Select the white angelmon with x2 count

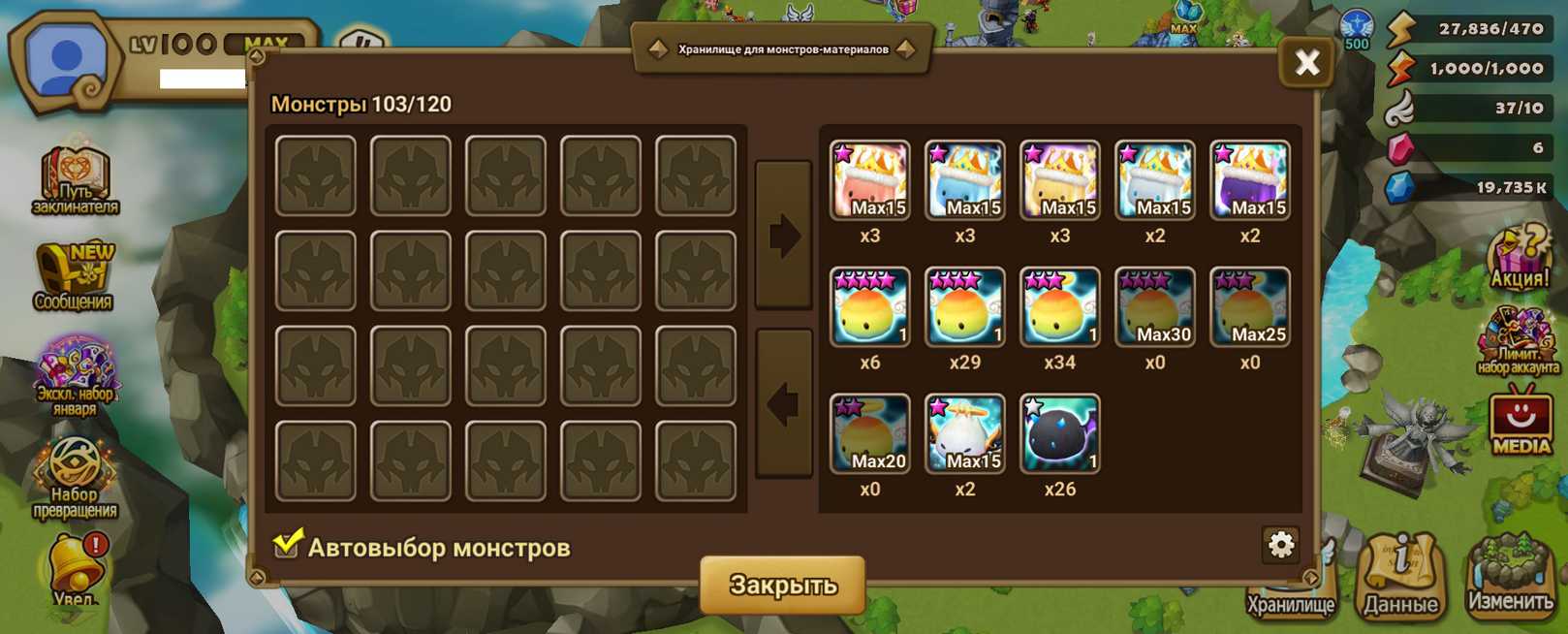coord(964,434)
